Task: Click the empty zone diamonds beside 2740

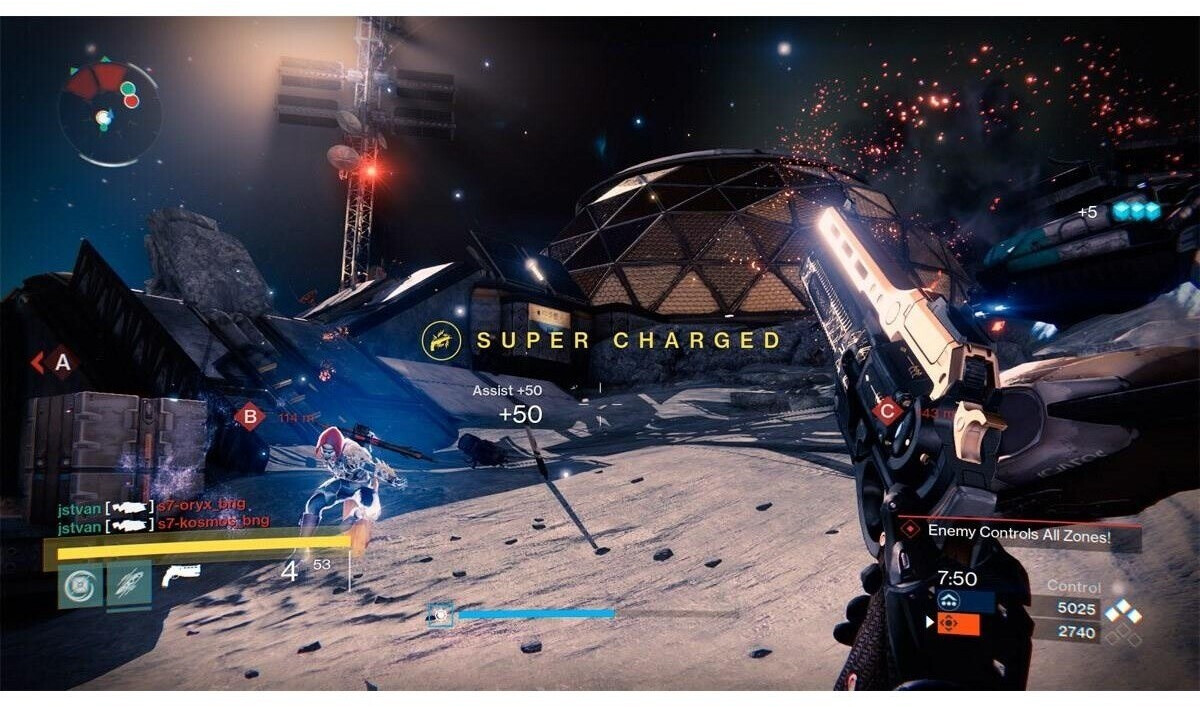Action: [x=1124, y=632]
